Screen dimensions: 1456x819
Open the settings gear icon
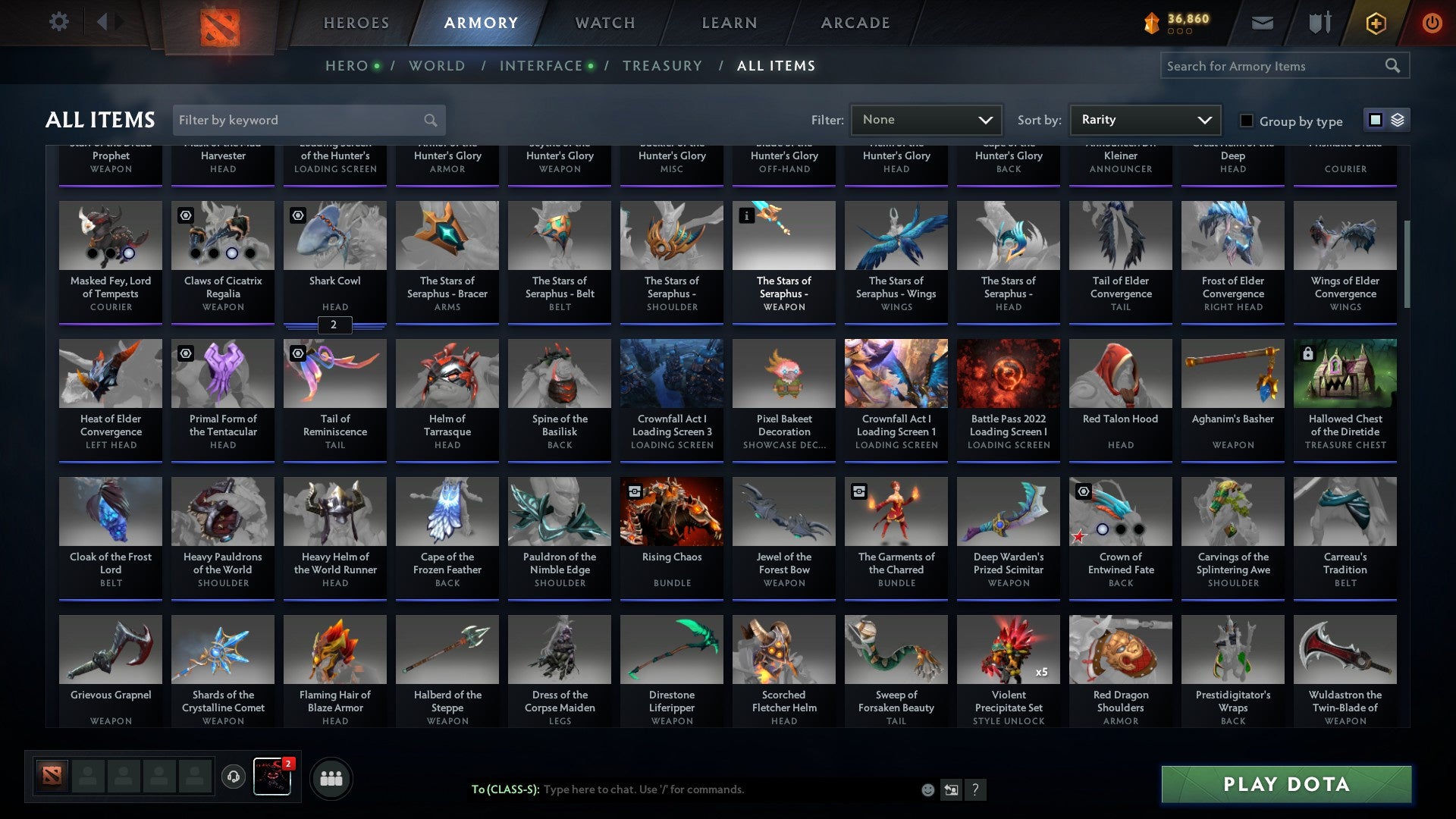(x=58, y=21)
